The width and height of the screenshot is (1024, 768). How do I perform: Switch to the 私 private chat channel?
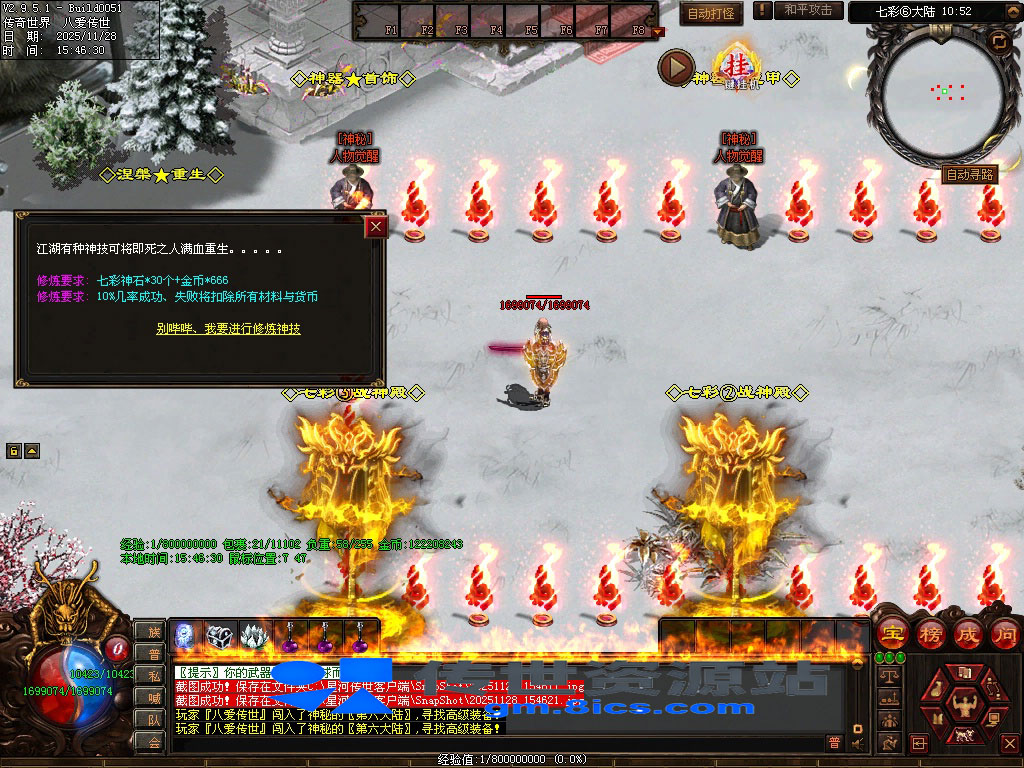pyautogui.click(x=153, y=675)
